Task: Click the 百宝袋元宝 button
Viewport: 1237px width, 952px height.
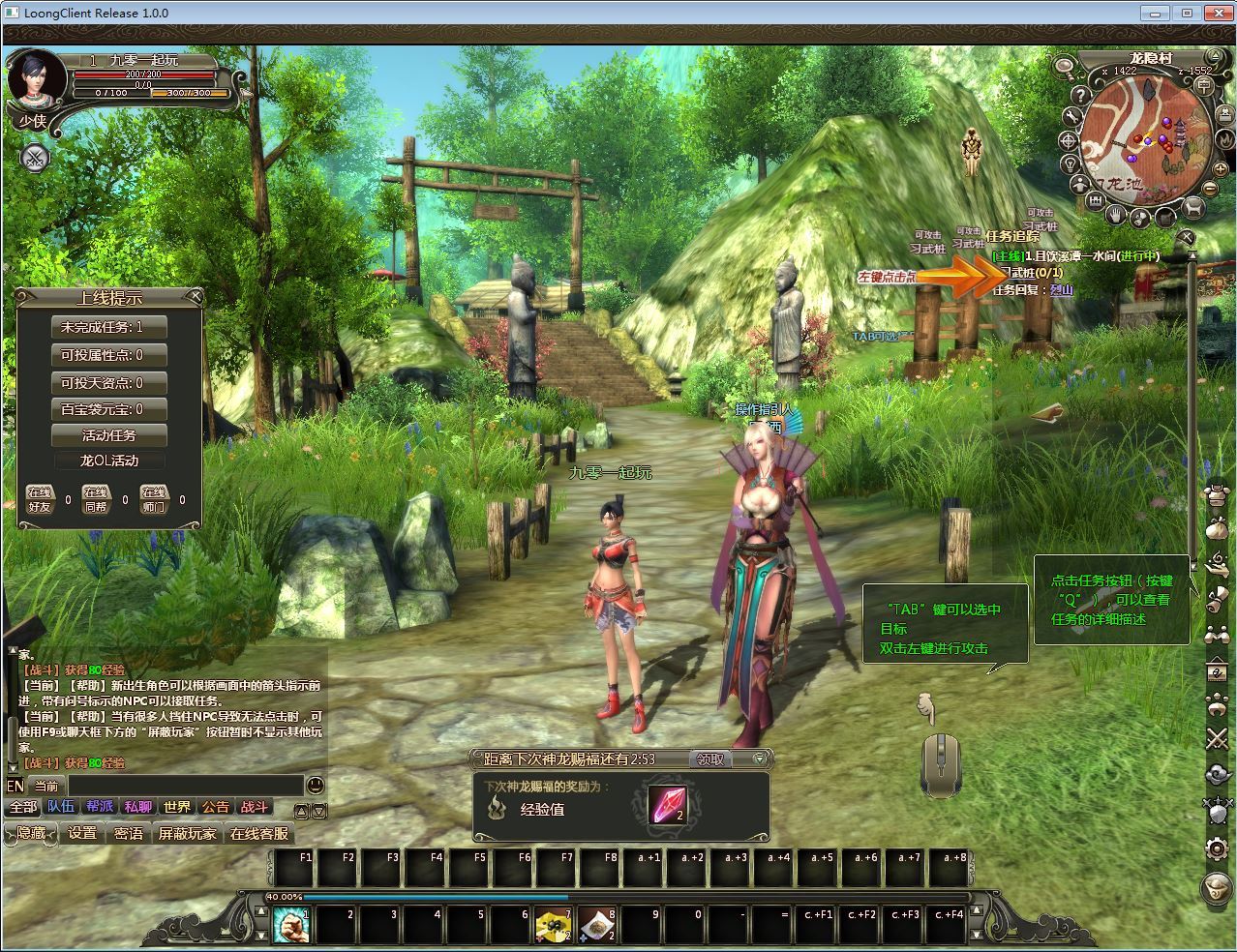Action: pos(109,409)
